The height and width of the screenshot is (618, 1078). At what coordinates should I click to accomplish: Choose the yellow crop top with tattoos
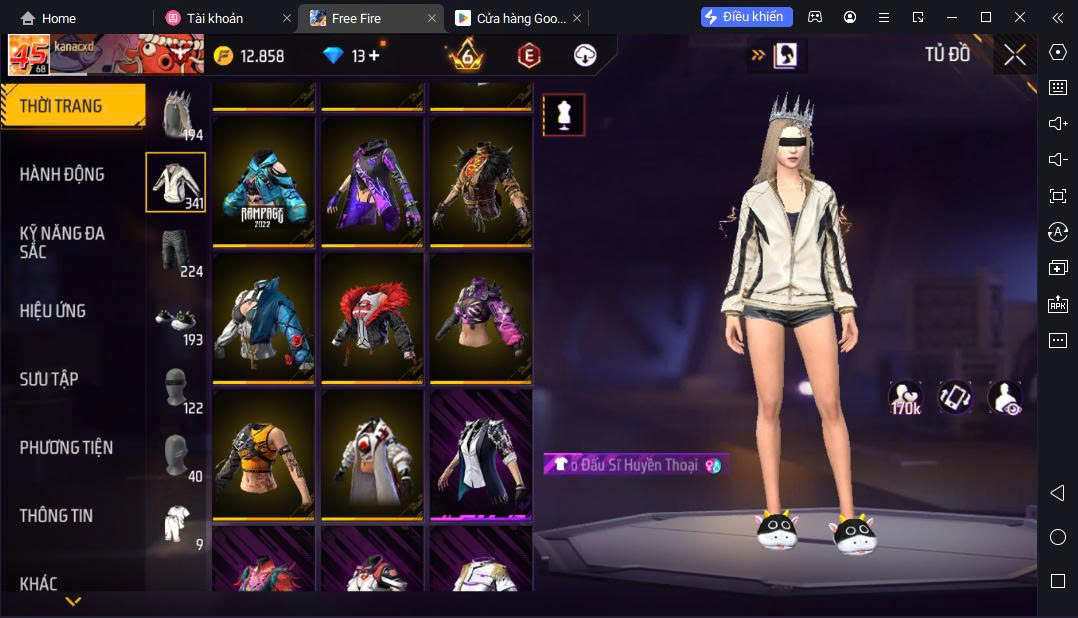265,453
